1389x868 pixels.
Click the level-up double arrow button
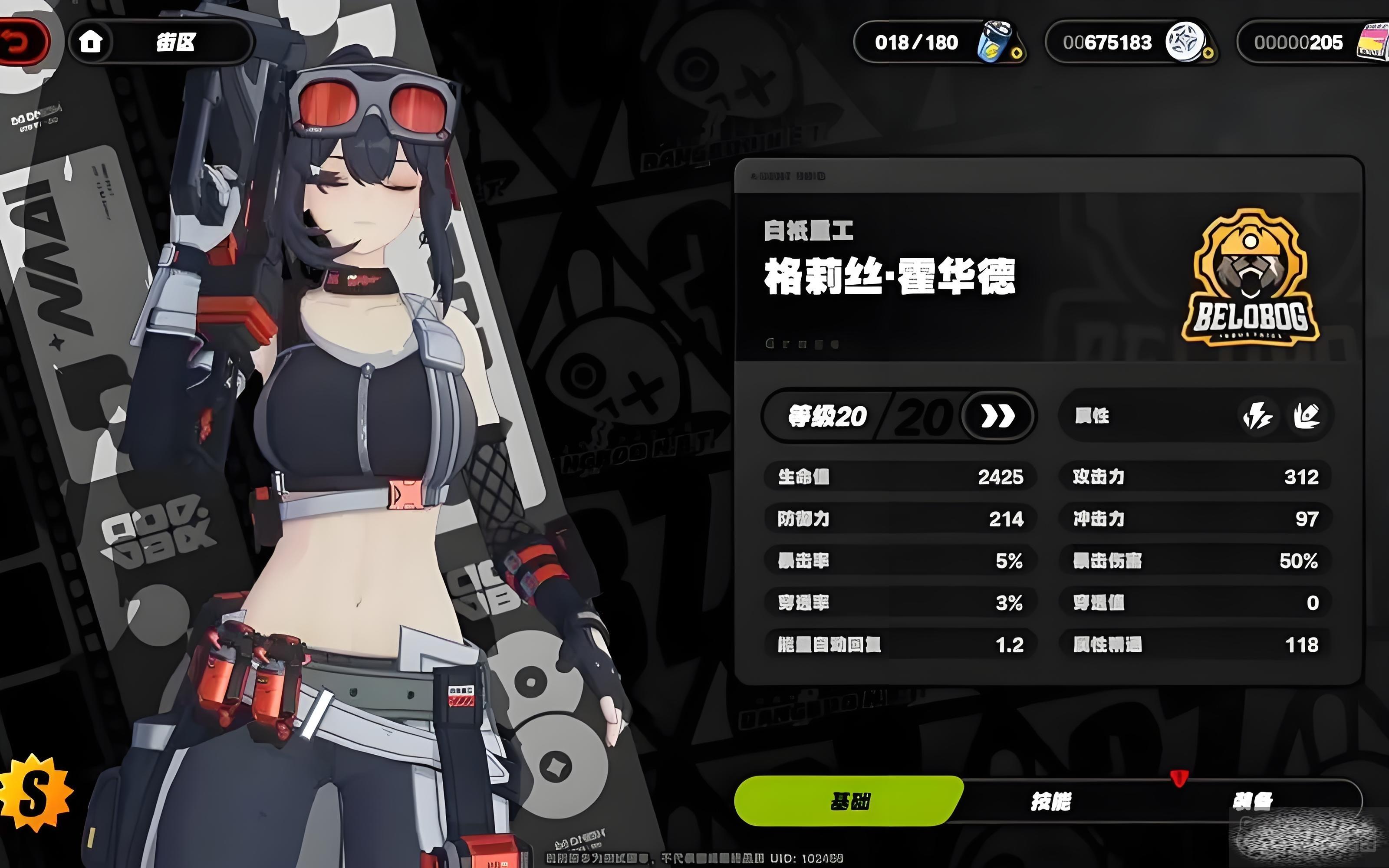click(997, 416)
